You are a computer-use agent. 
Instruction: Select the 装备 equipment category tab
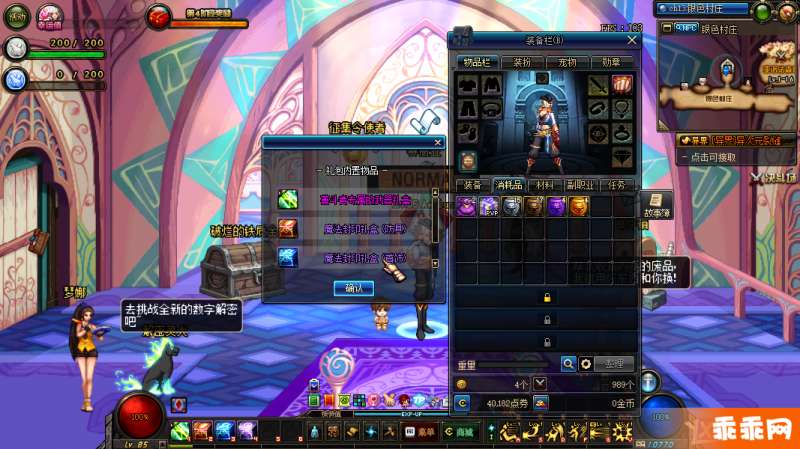[472, 185]
